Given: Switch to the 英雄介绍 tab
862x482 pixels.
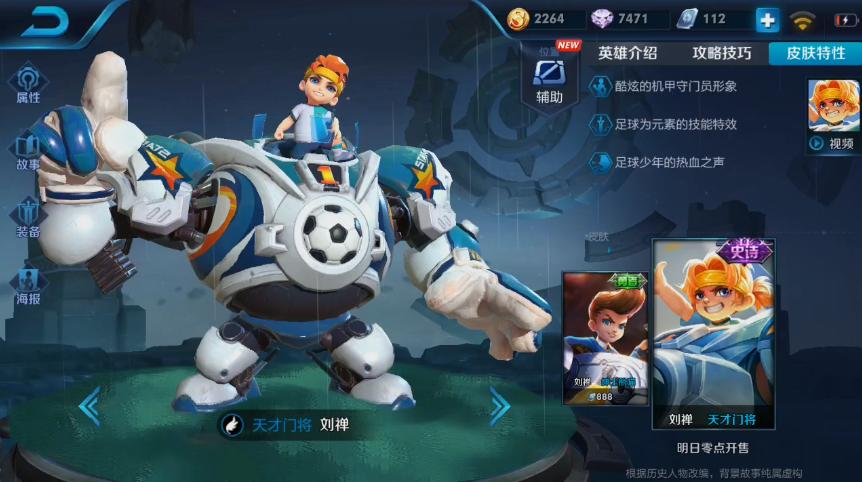Looking at the screenshot, I should [627, 53].
